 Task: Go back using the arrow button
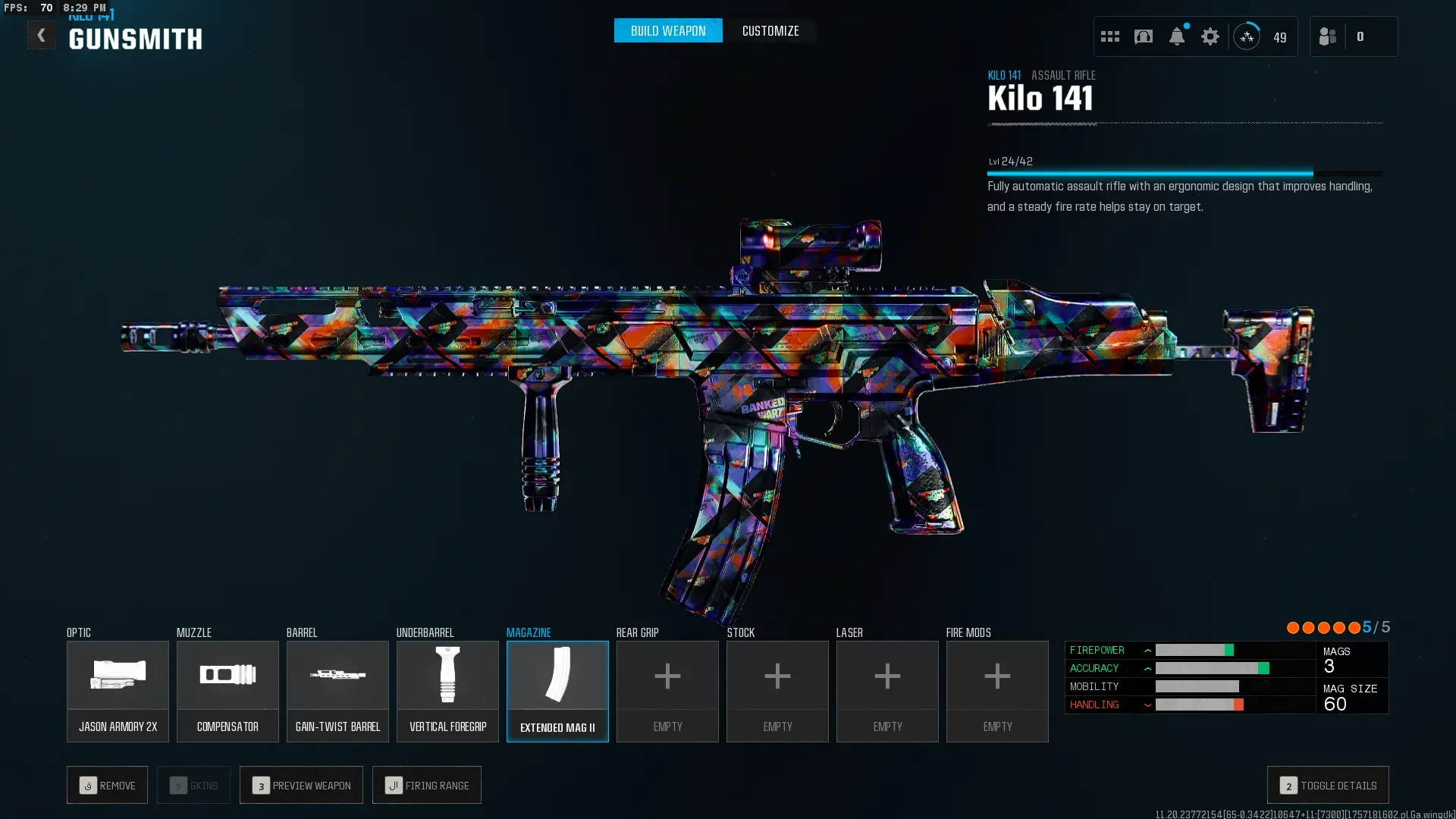[x=41, y=35]
